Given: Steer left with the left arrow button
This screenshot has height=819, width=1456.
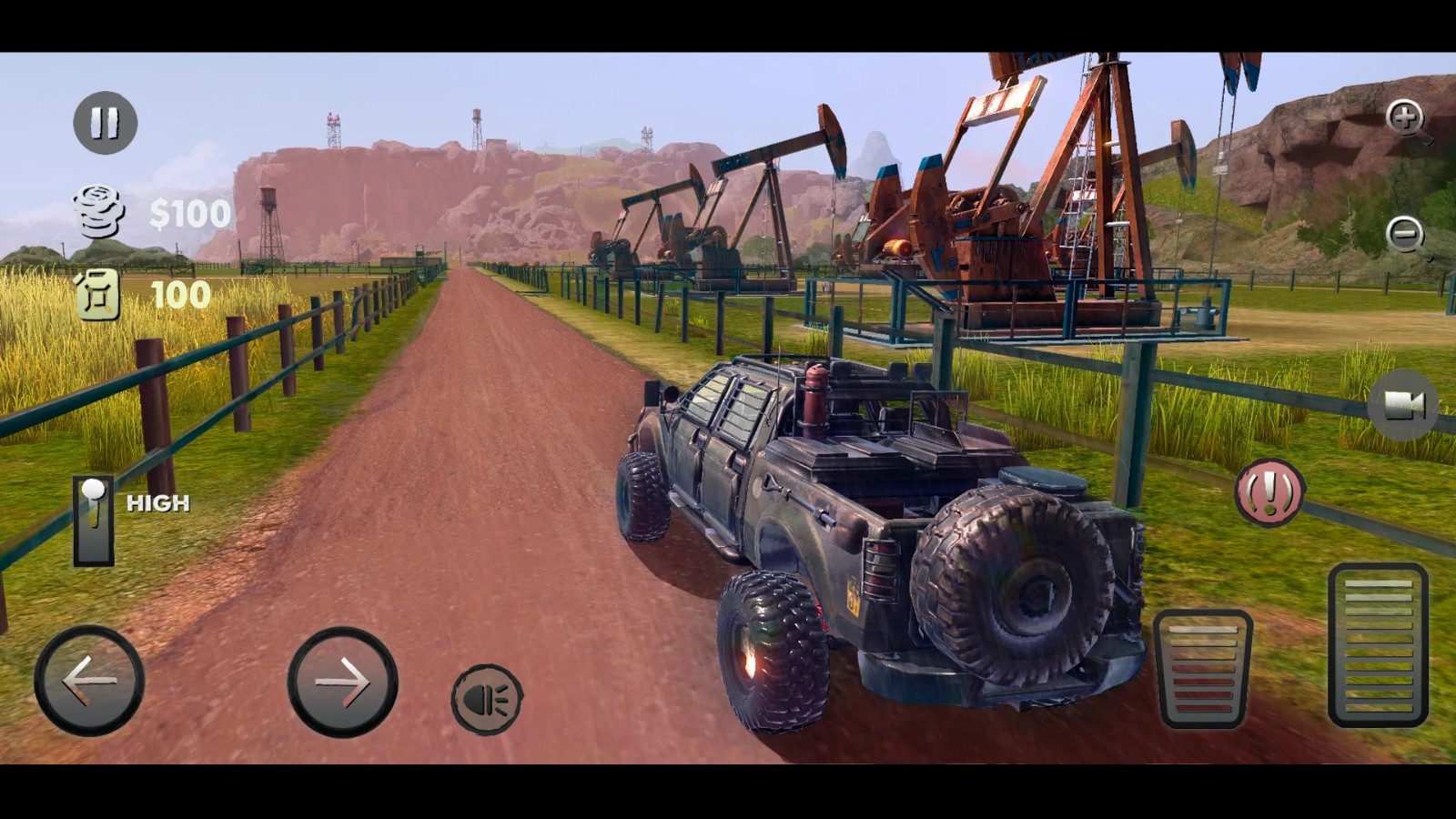Looking at the screenshot, I should pyautogui.click(x=89, y=681).
